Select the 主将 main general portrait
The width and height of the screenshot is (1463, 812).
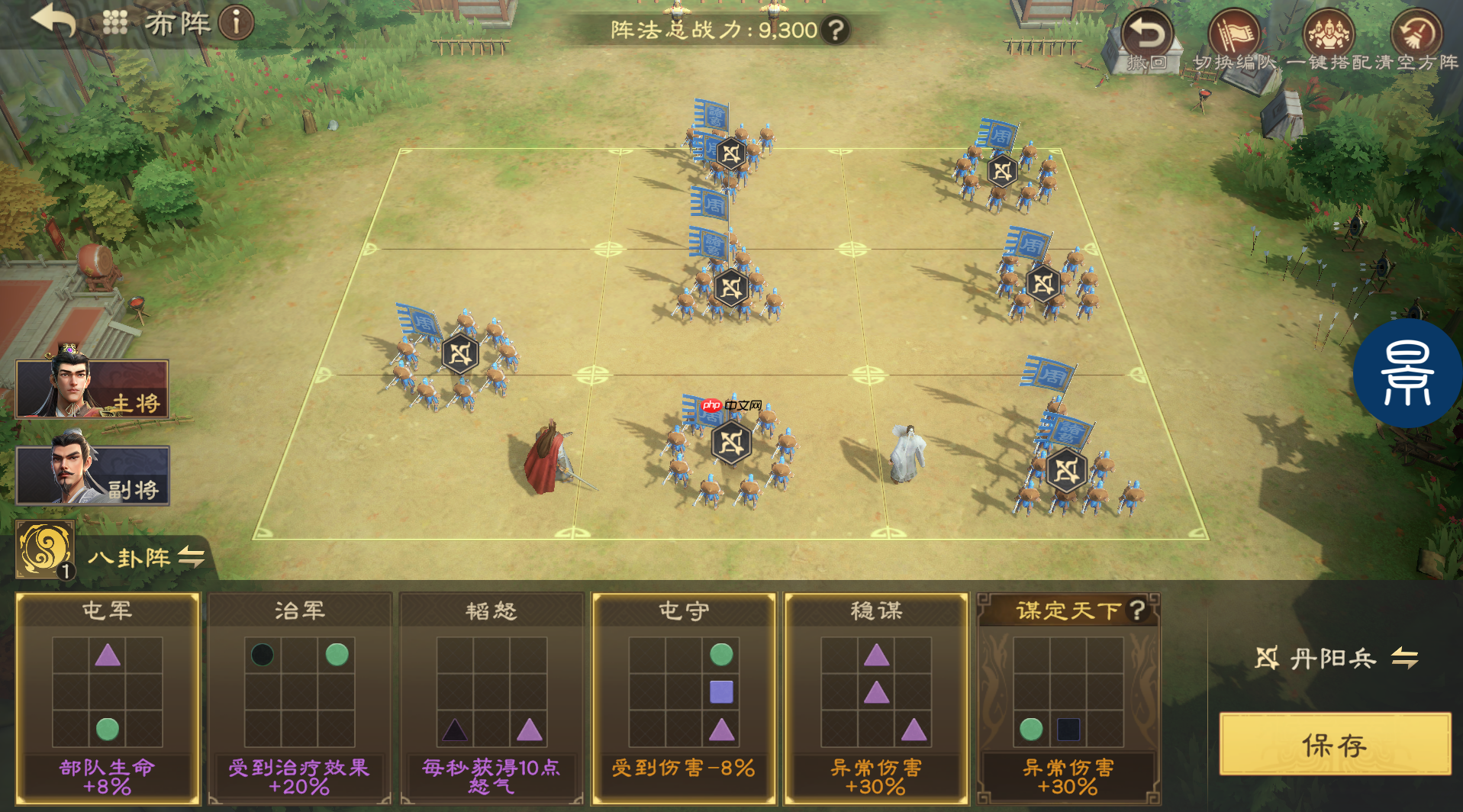(92, 388)
